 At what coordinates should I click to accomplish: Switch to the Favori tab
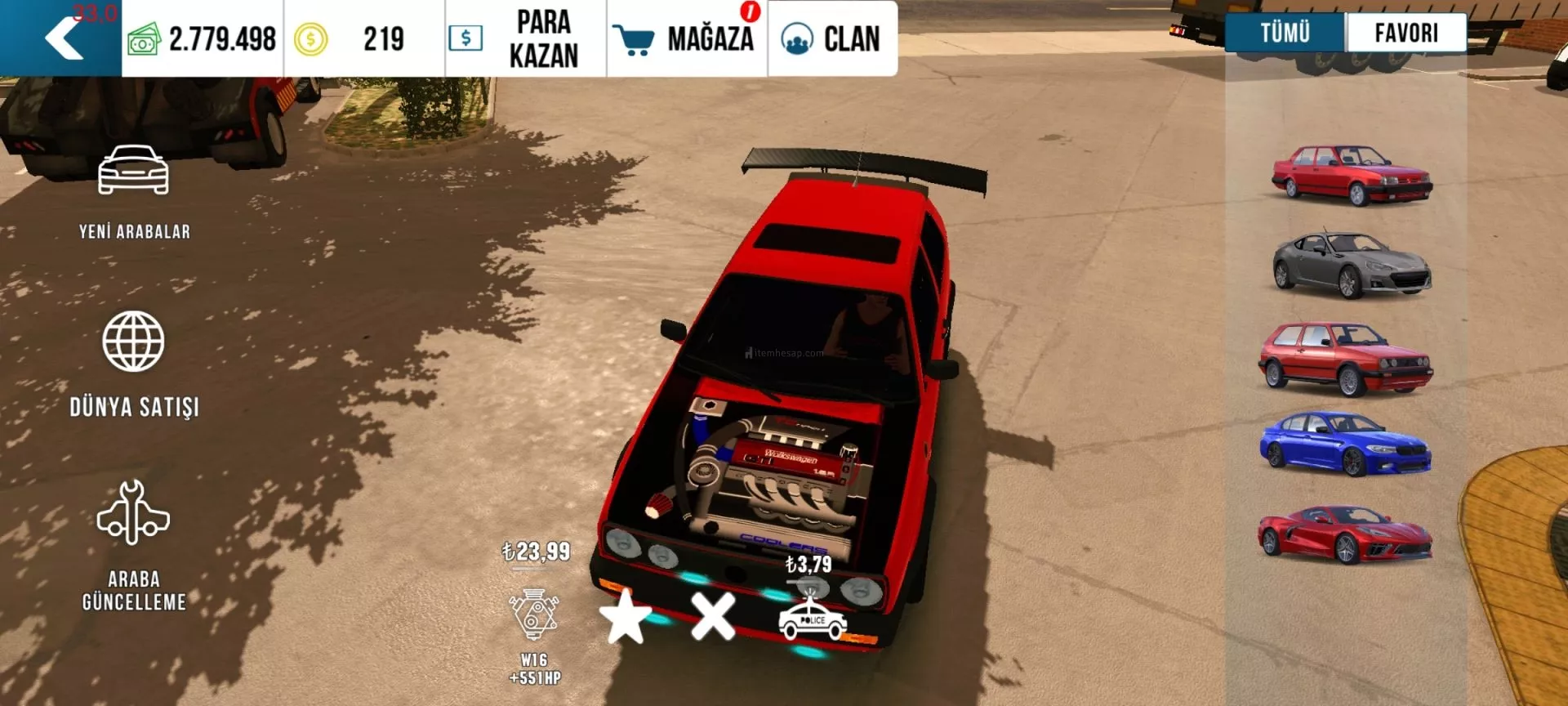coord(1405,34)
